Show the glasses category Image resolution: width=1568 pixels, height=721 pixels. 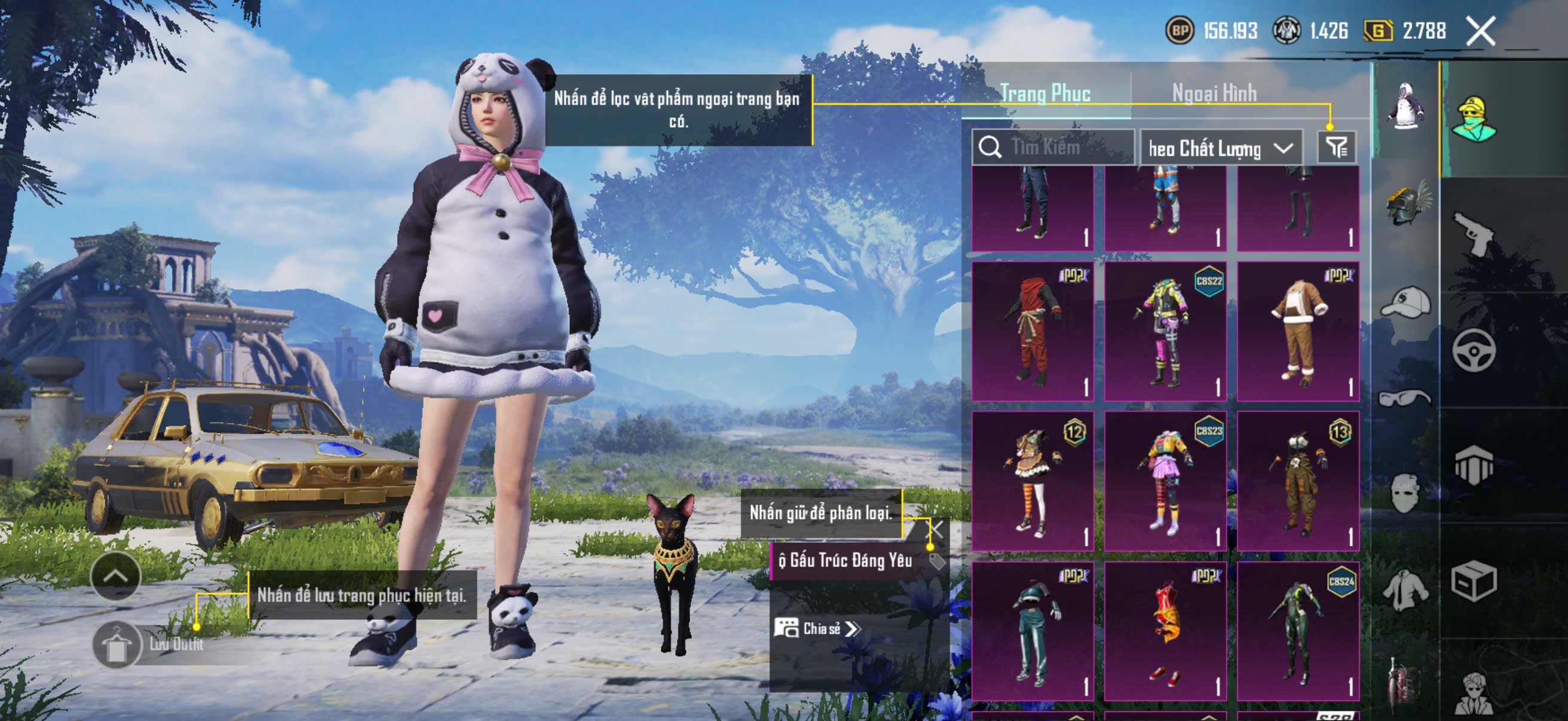pyautogui.click(x=1405, y=398)
